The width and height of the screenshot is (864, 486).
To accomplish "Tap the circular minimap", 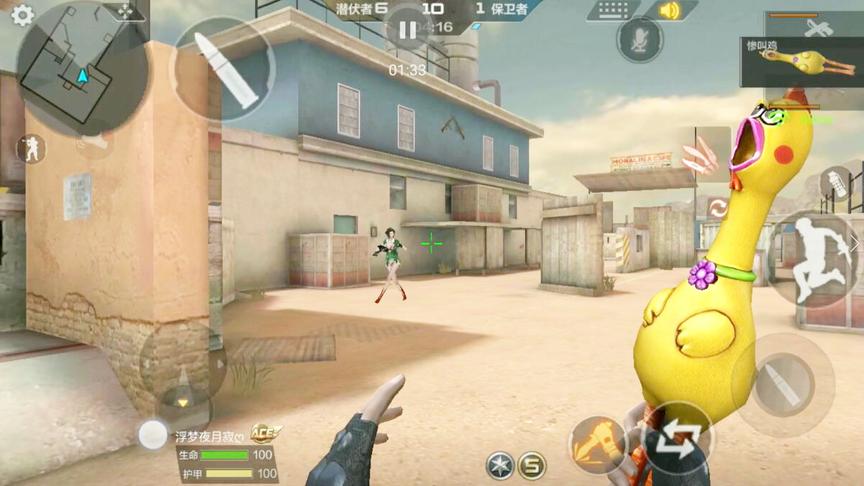I will tap(82, 69).
